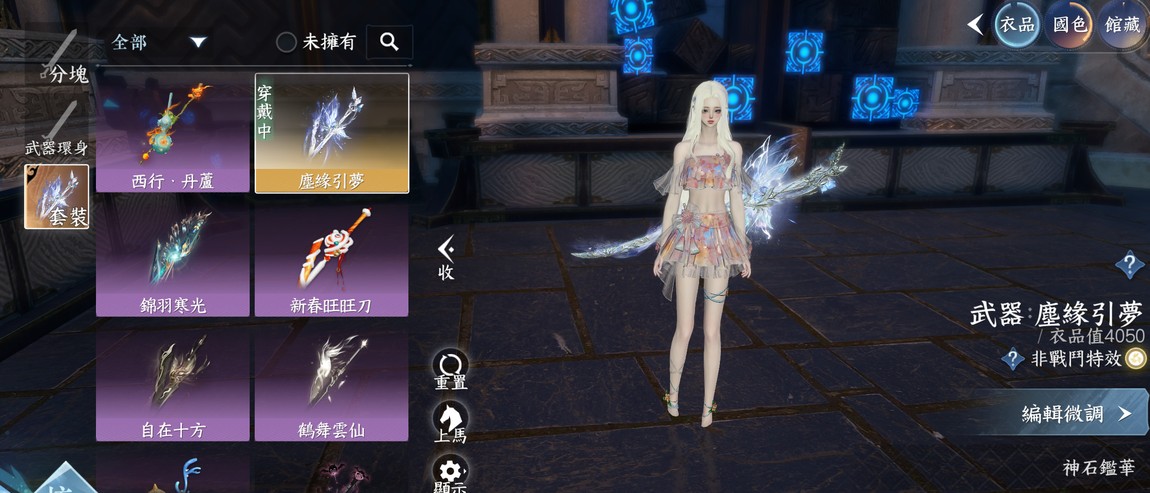Select the 塵緣引夢 weapon skin
1150x493 pixels.
click(x=331, y=131)
